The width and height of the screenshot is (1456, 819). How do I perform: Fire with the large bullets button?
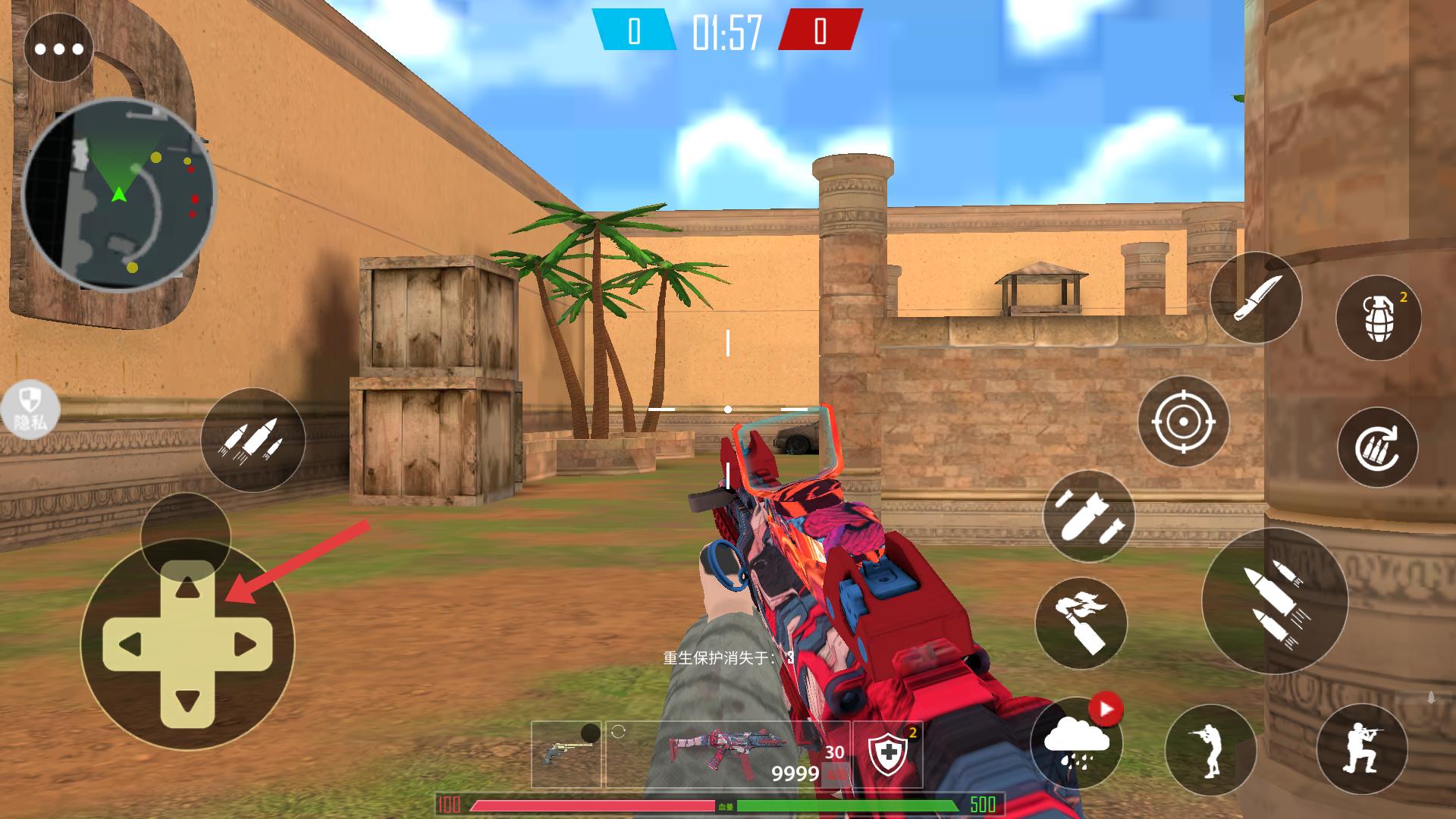(1275, 601)
